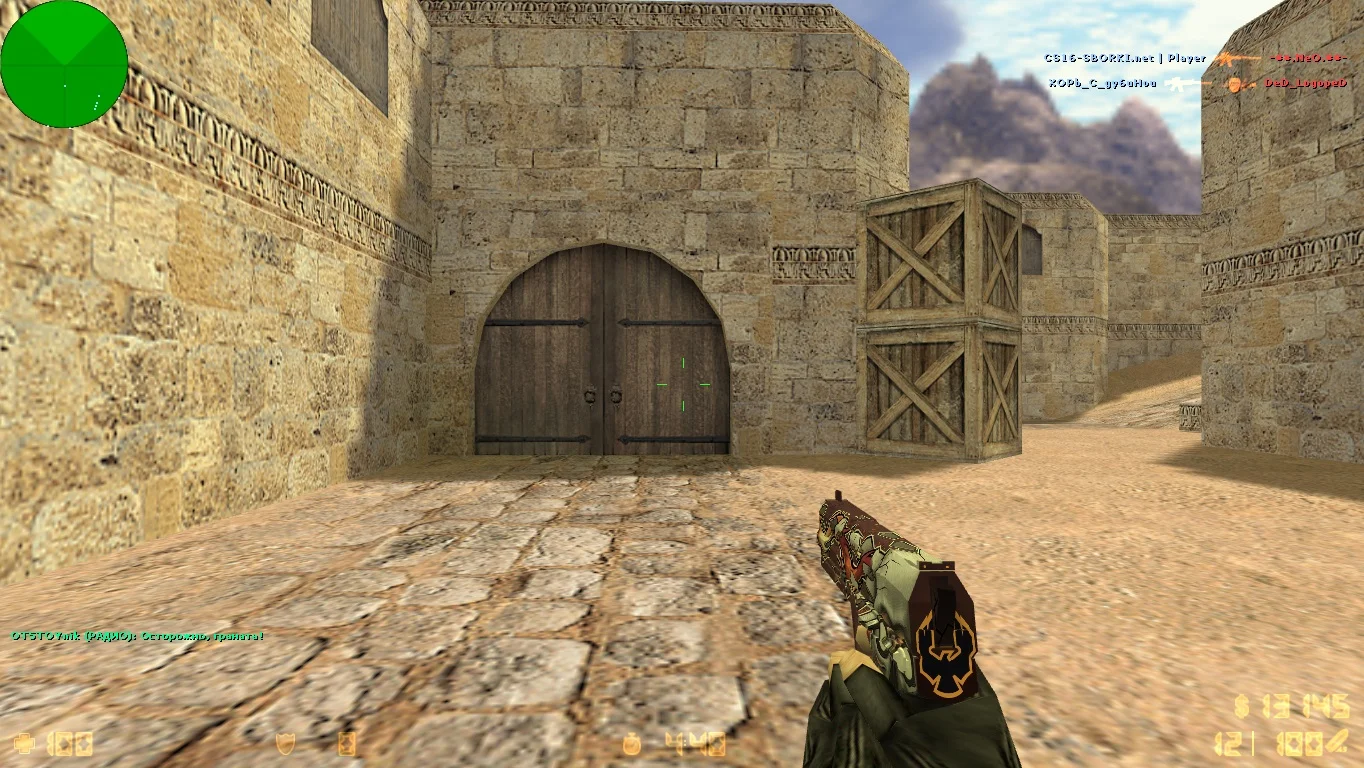Viewport: 1364px width, 768px height.
Task: Select the kill feed row naming DeD_LogopeD
Action: 1198,84
